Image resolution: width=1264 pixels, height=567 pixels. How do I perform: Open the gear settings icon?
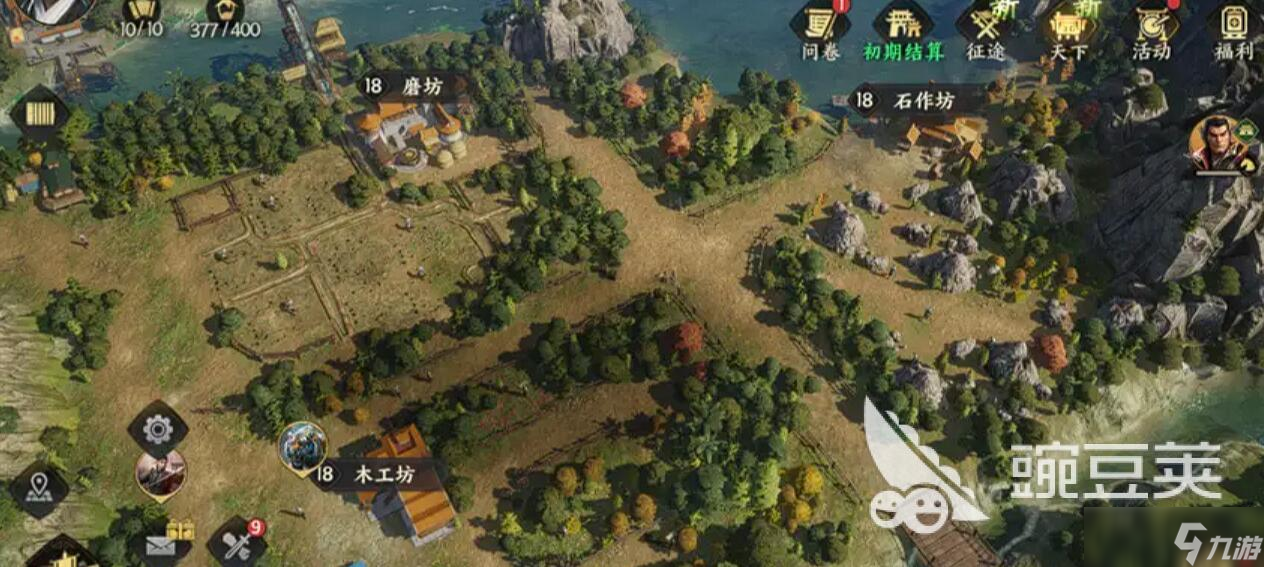point(158,429)
